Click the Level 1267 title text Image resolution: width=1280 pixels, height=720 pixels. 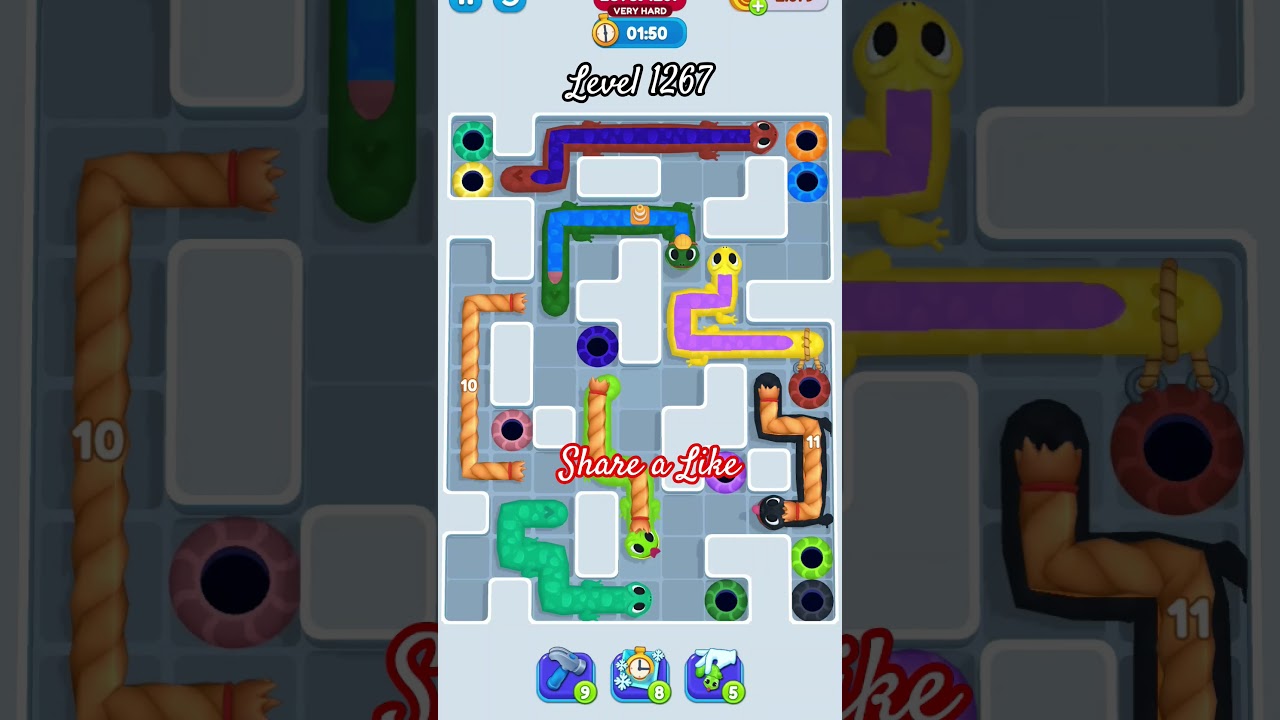click(640, 81)
